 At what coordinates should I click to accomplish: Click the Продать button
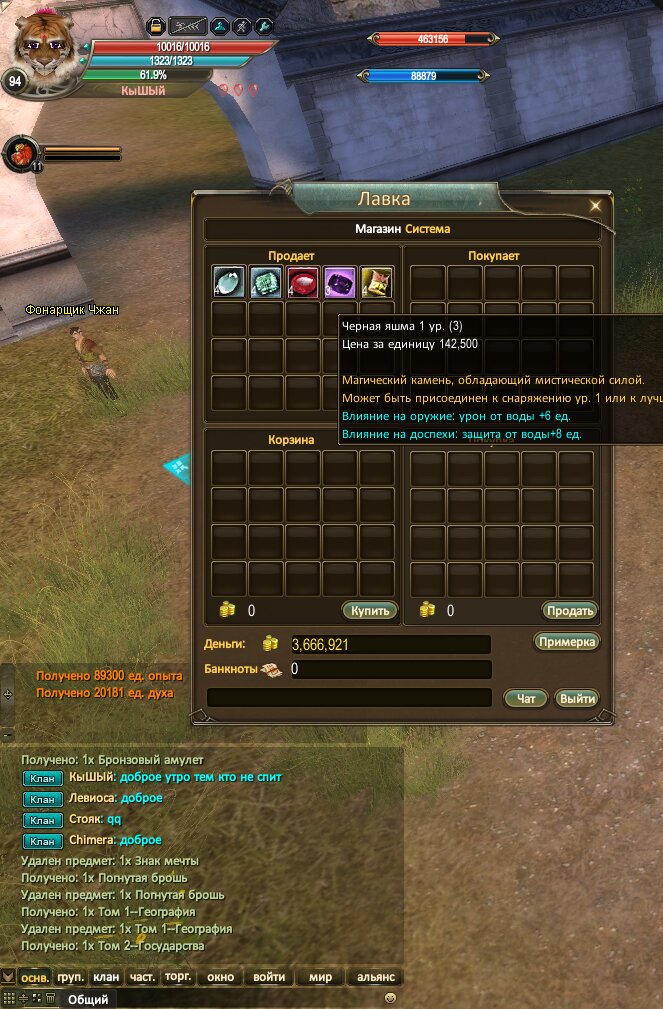pyautogui.click(x=570, y=610)
